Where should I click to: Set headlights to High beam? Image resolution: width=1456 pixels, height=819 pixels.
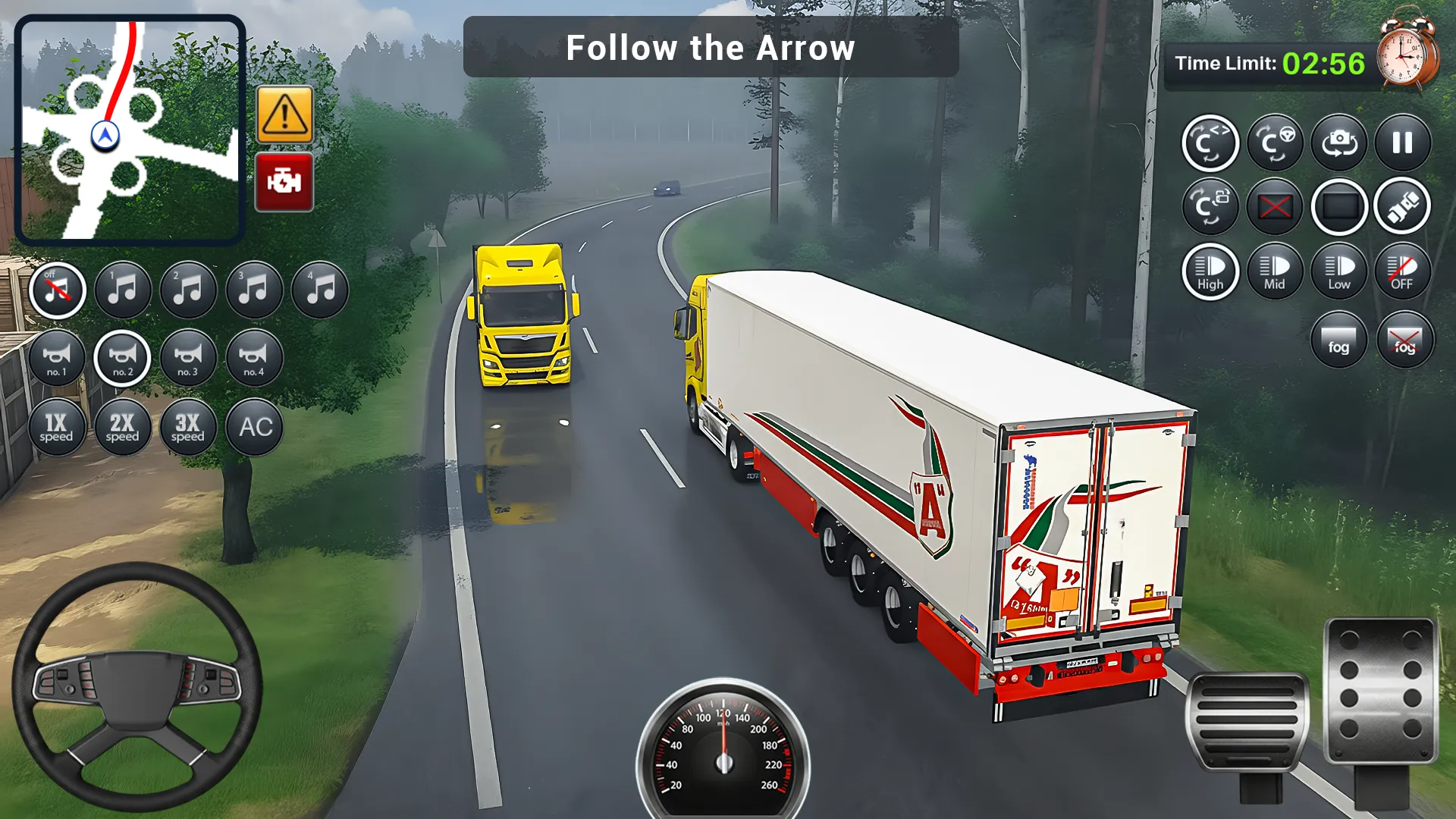tap(1210, 271)
